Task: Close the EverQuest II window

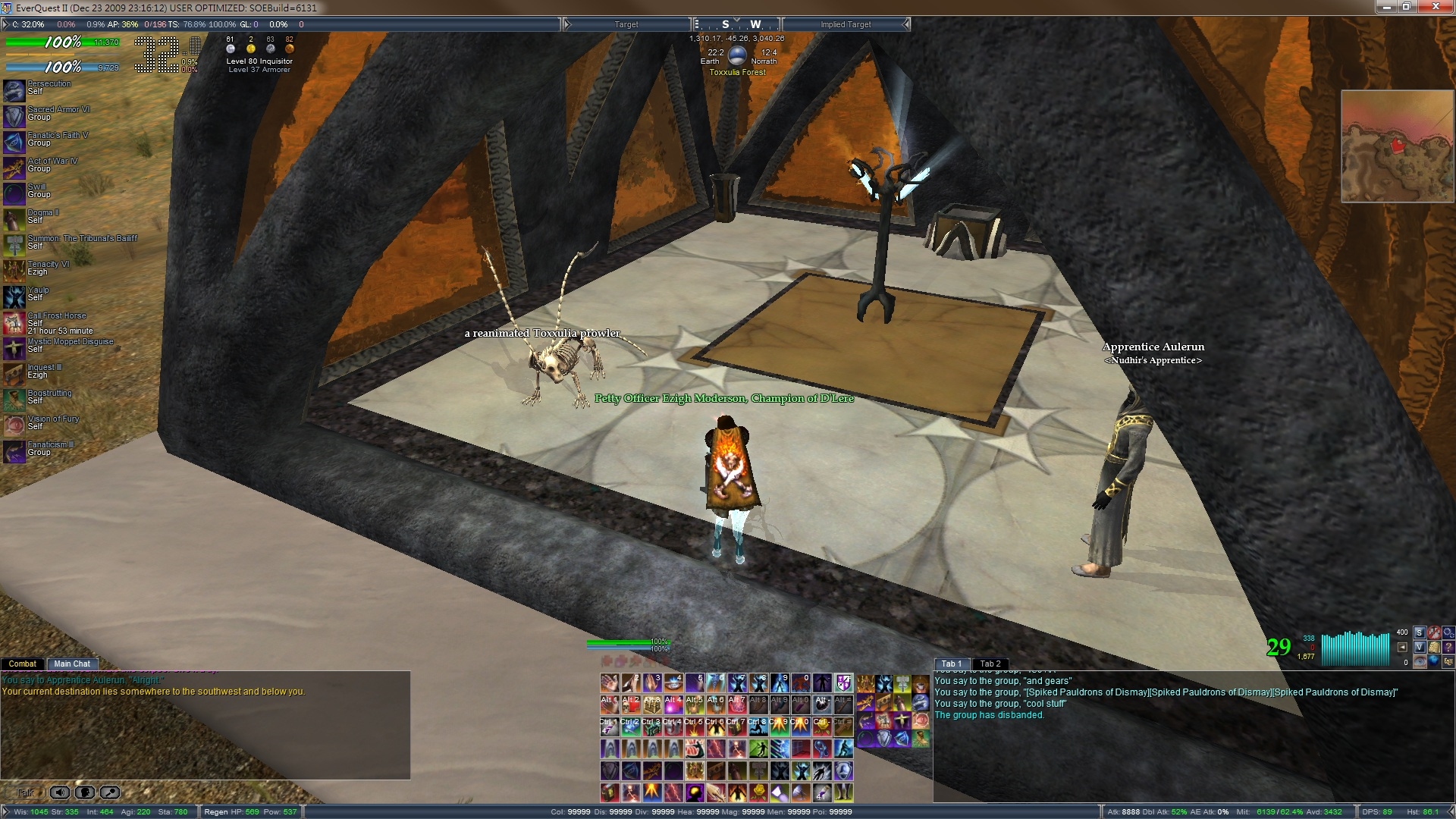Action: (1436, 7)
